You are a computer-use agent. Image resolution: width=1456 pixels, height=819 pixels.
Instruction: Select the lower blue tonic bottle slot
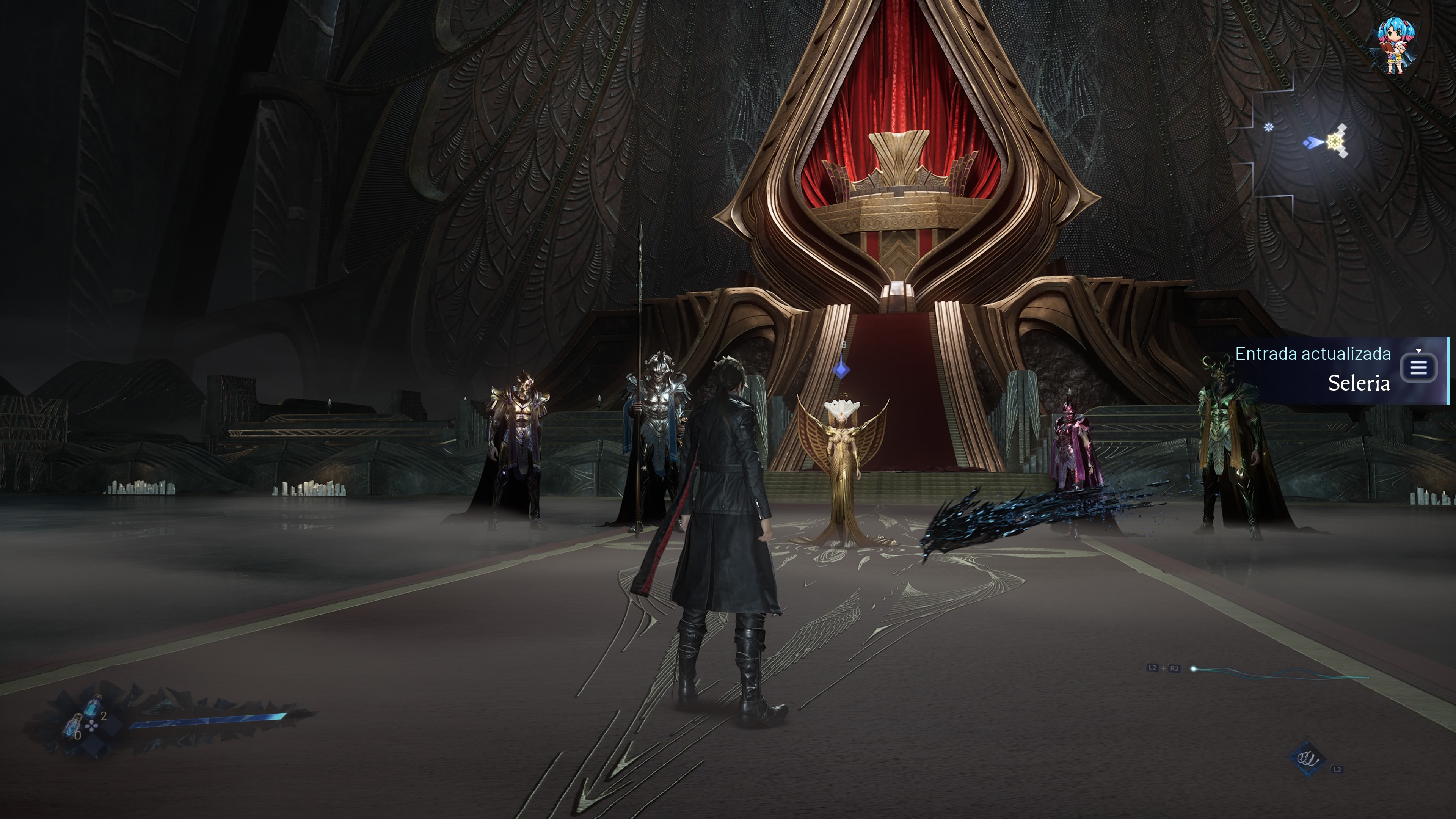coord(72,726)
